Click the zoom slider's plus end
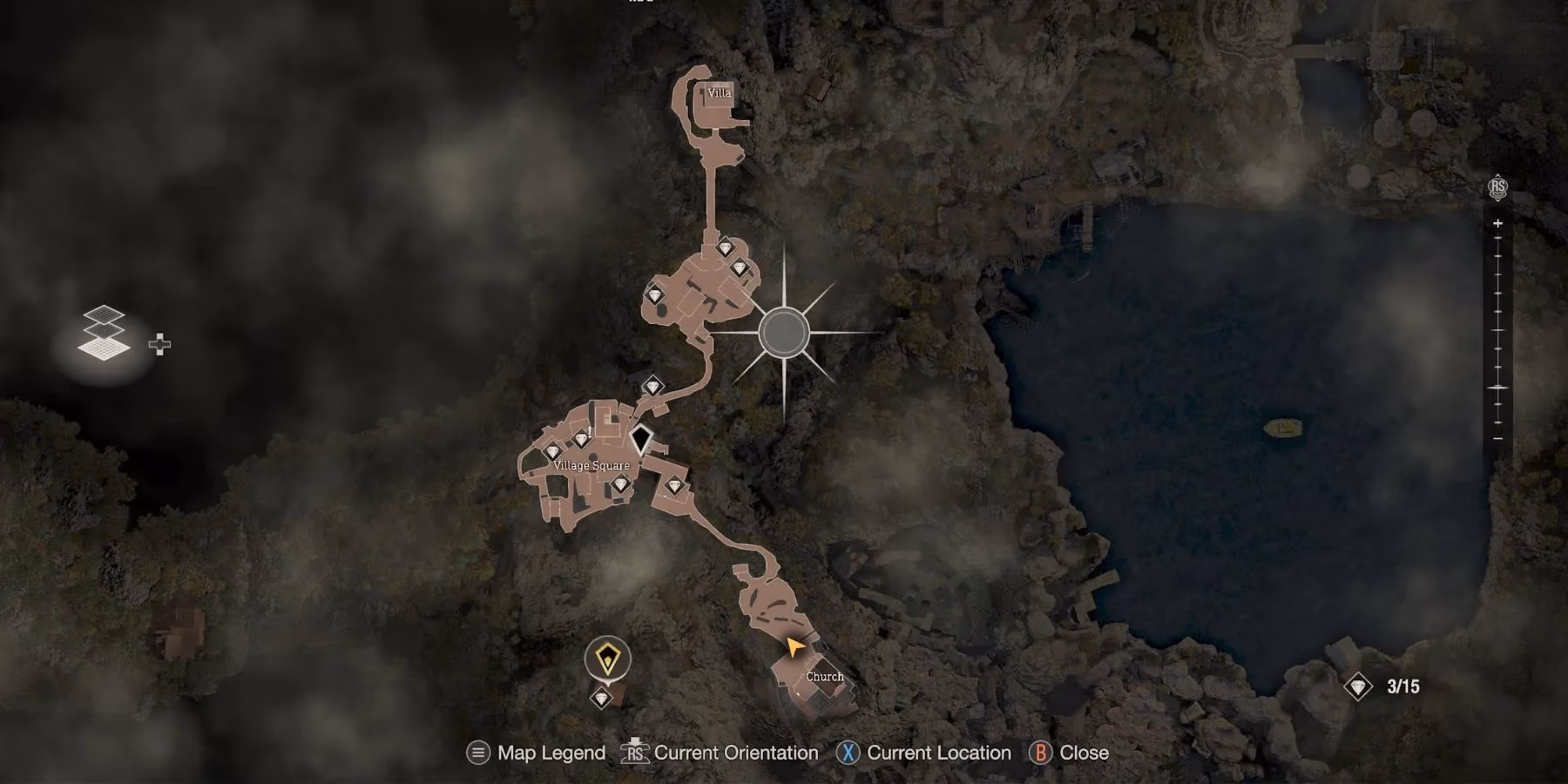This screenshot has height=784, width=1568. coord(1497,224)
